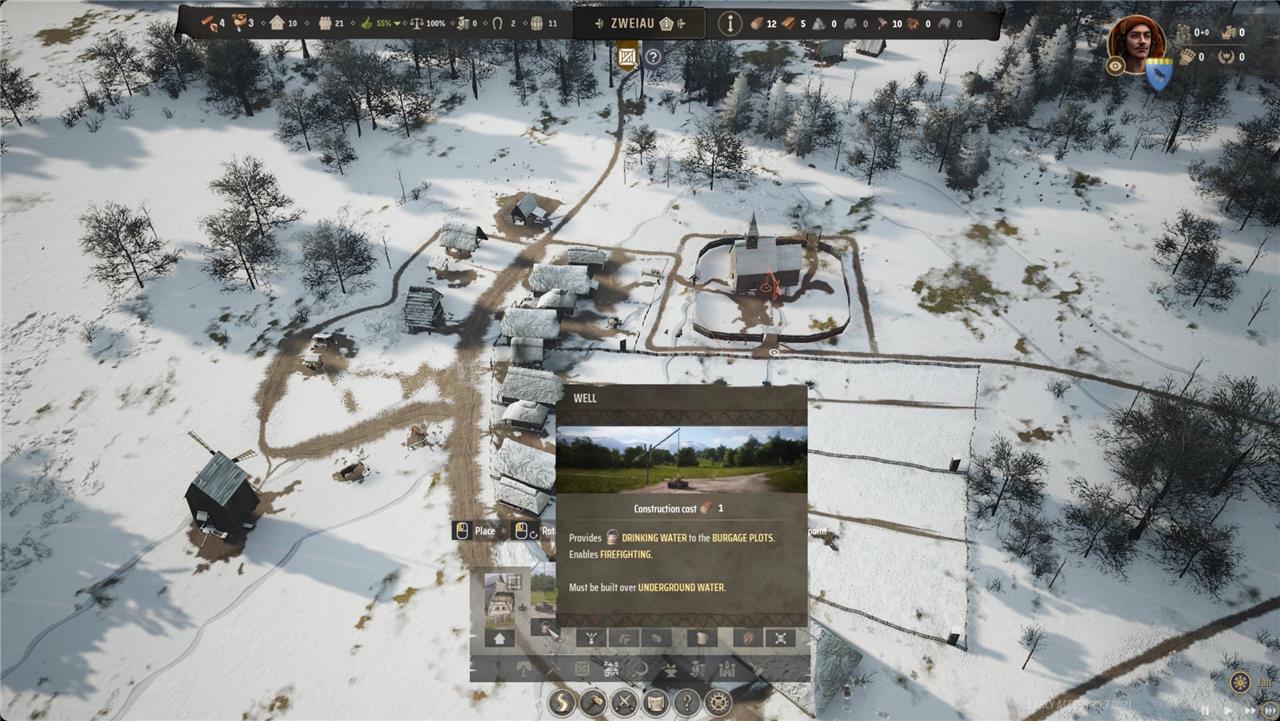This screenshot has height=721, width=1280.
Task: Click the framed square icon under Zweiau
Action: (x=627, y=57)
